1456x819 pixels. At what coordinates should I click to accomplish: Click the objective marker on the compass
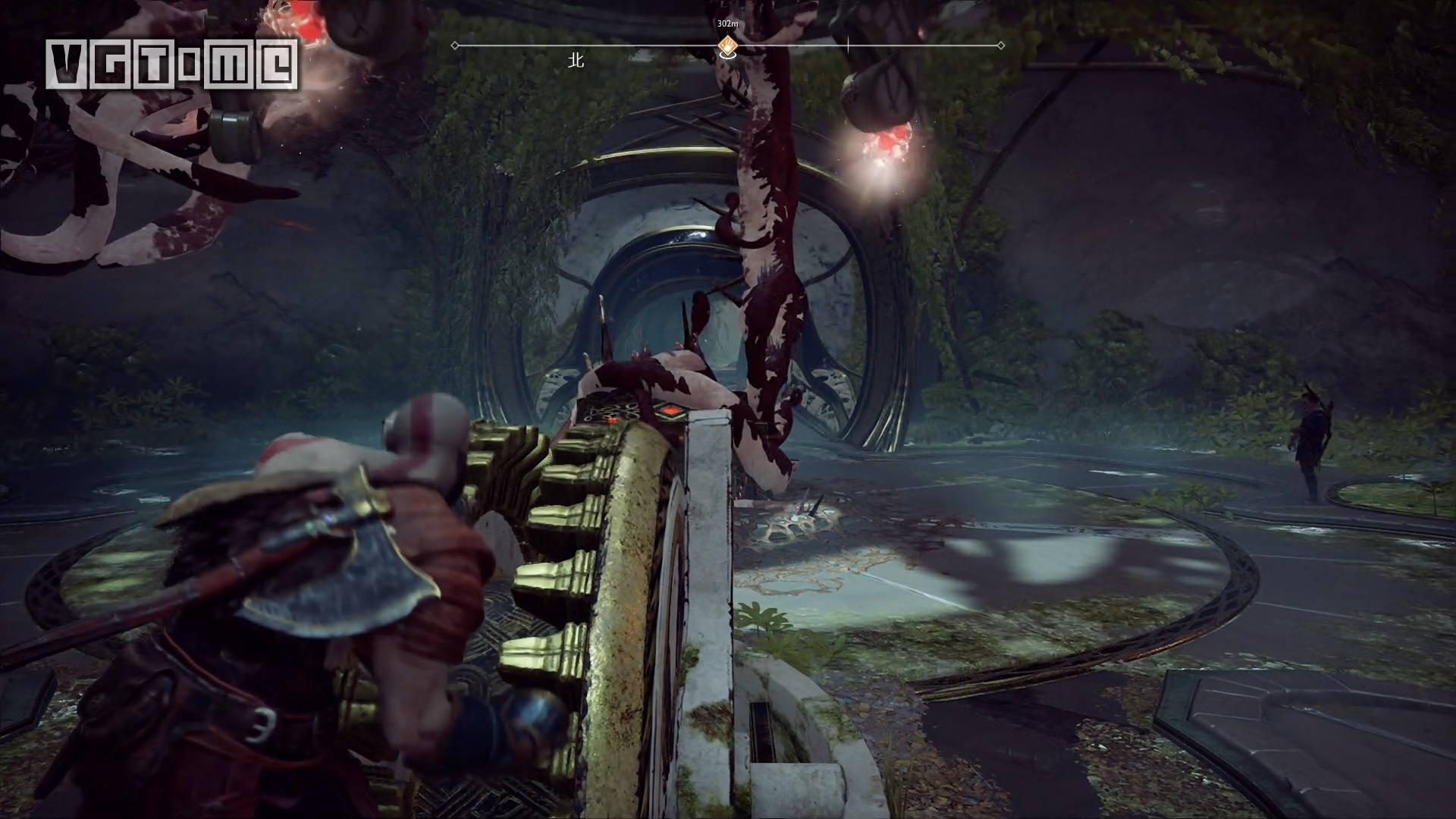coord(727,45)
